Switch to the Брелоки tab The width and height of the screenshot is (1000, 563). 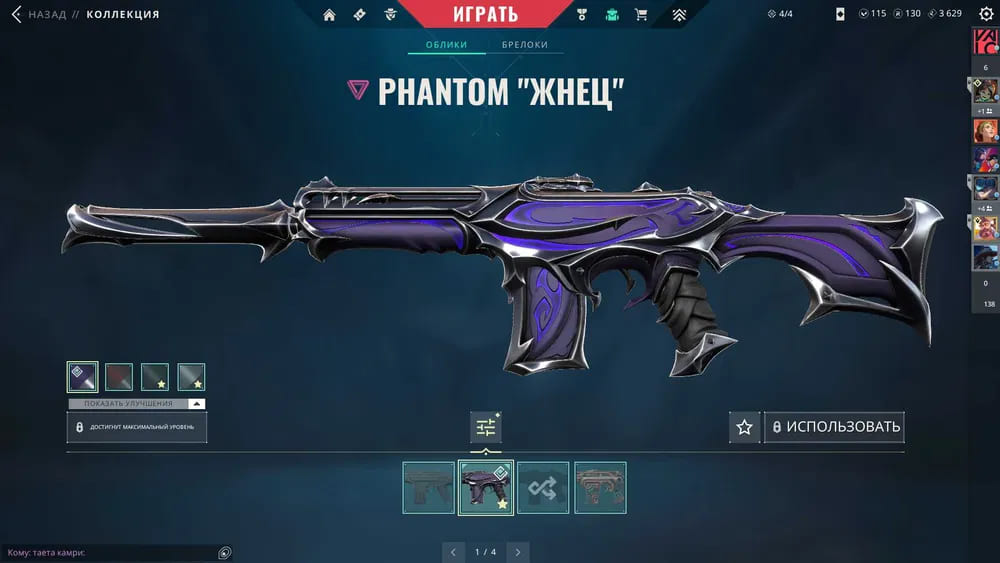click(524, 45)
